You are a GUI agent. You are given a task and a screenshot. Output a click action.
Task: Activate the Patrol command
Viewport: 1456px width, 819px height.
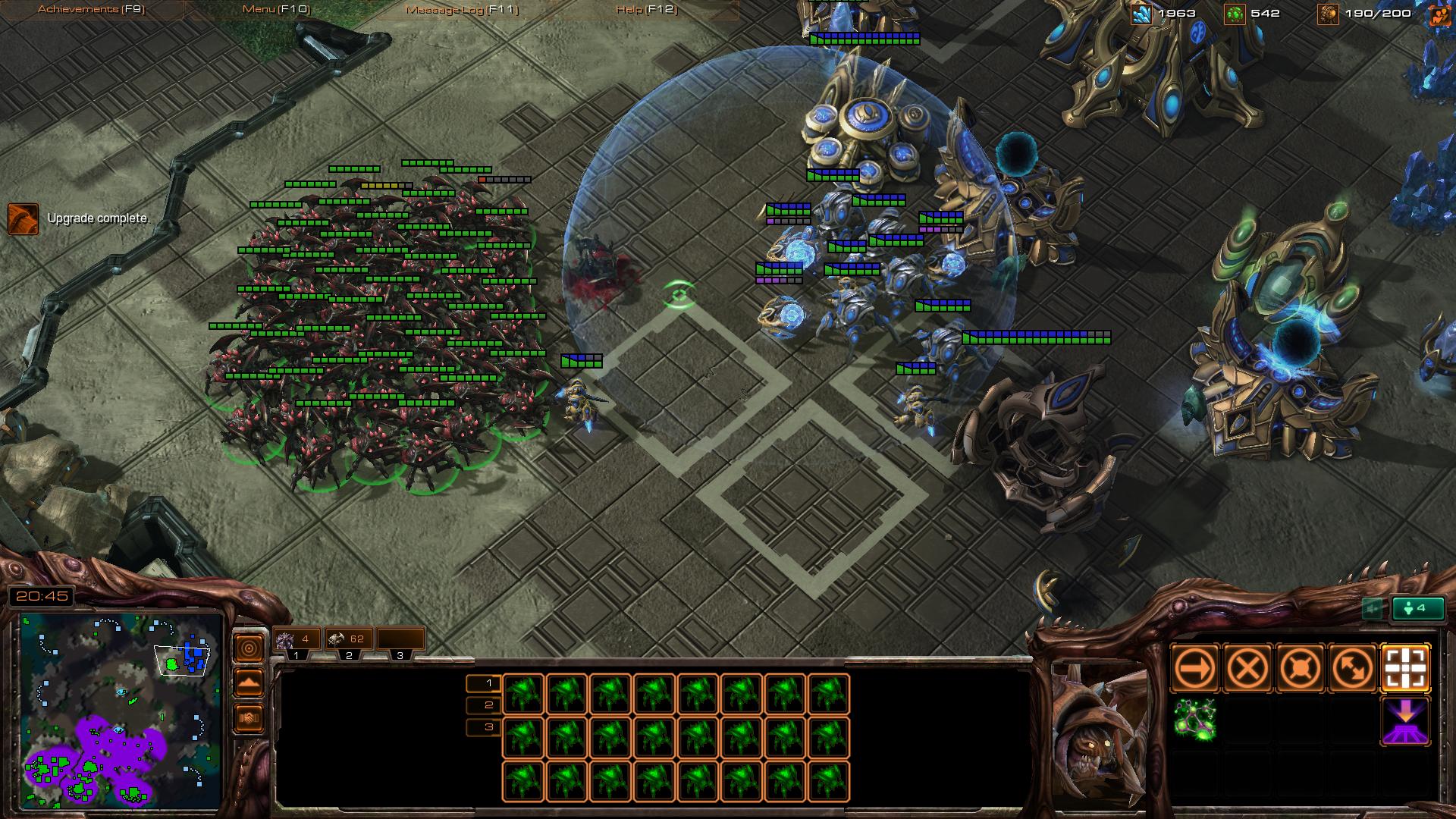(1353, 669)
